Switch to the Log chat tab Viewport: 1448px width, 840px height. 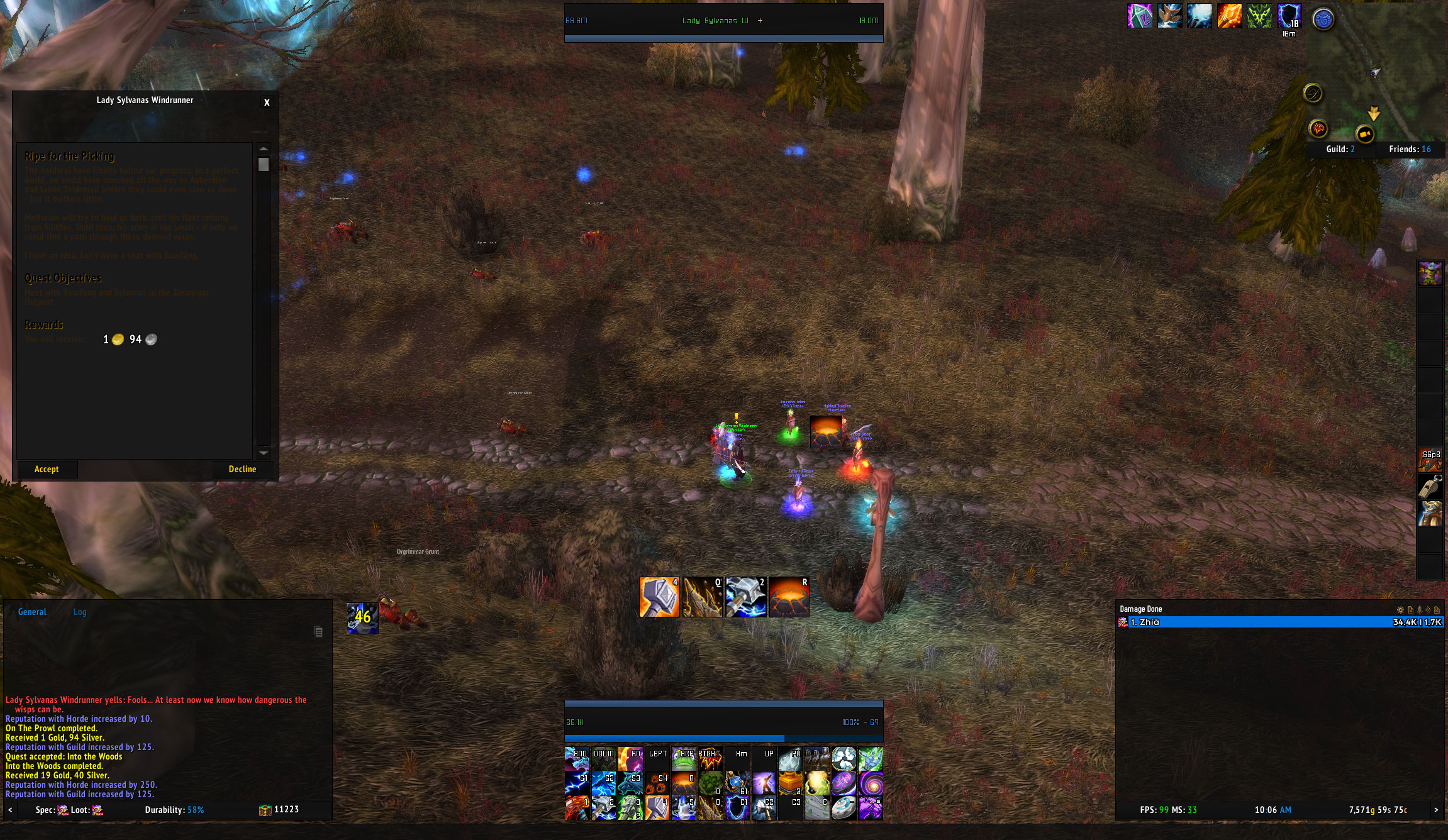point(79,612)
